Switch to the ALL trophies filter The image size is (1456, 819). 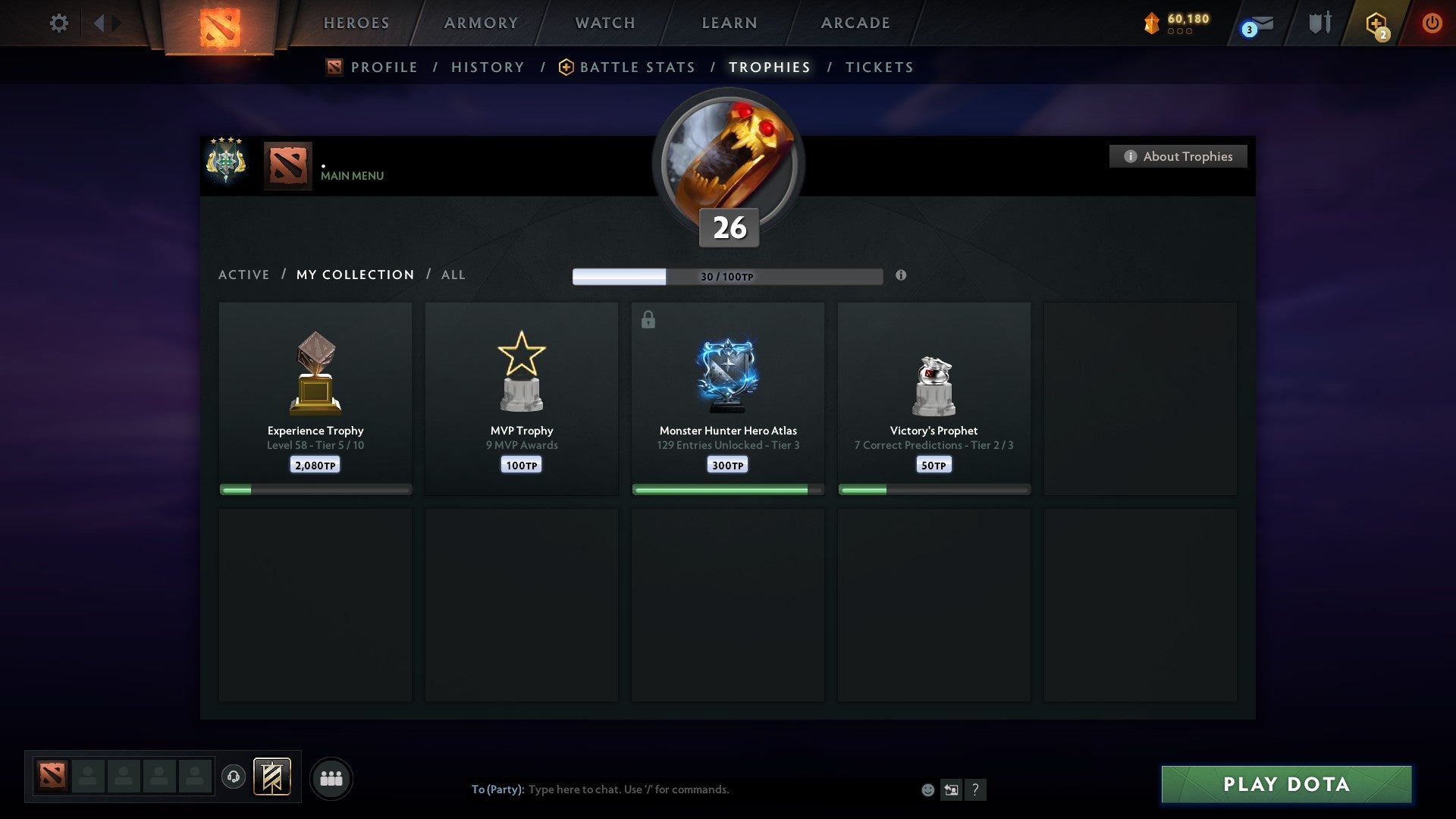click(453, 275)
